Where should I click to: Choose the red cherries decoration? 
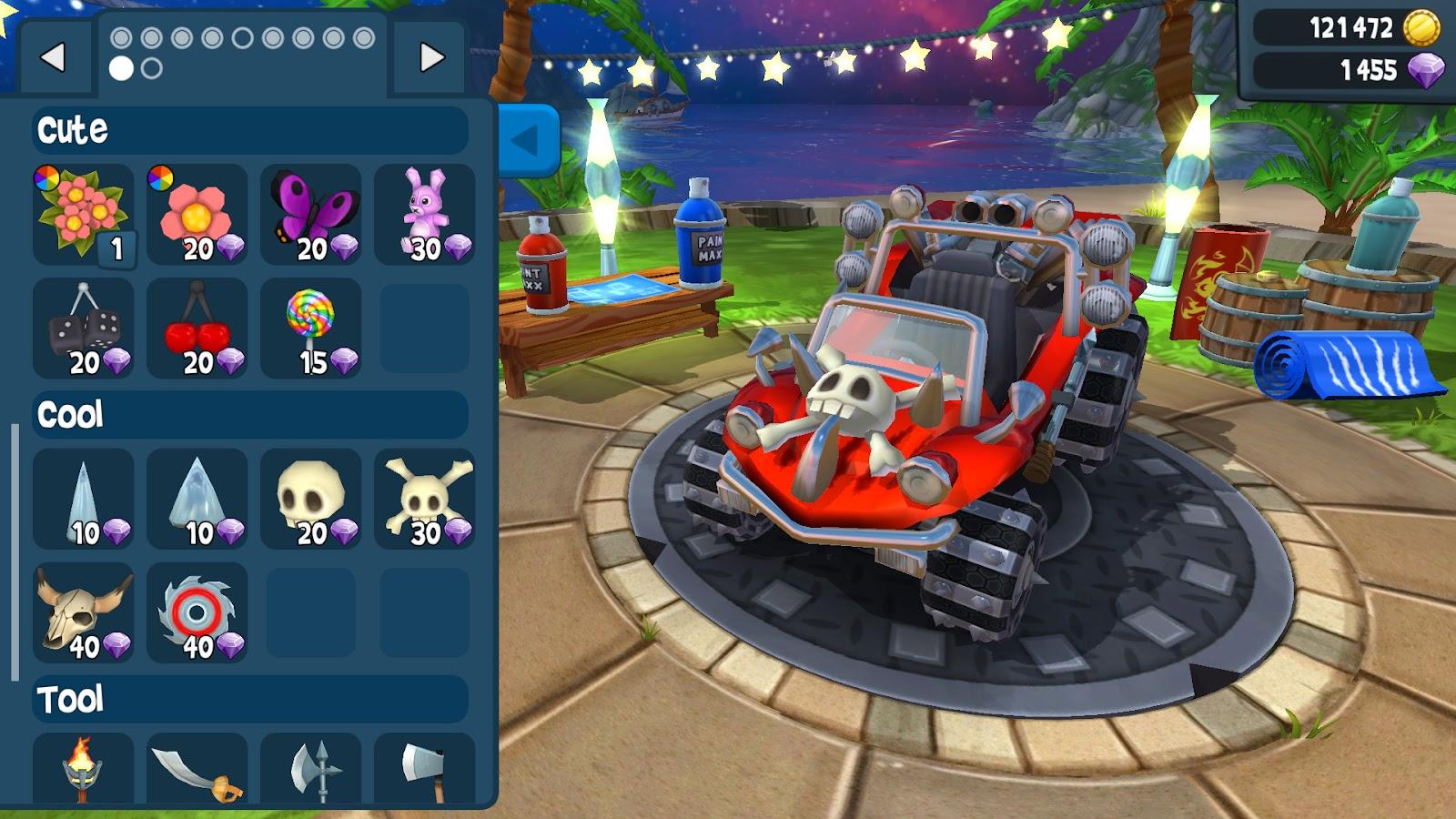pyautogui.click(x=197, y=329)
